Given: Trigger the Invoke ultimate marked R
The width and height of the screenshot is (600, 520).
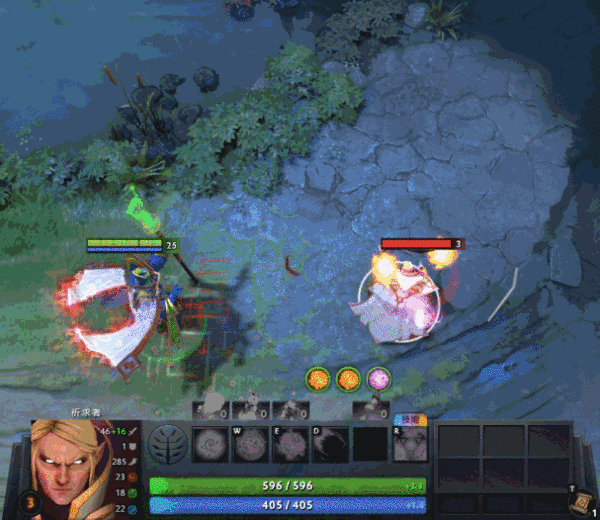Looking at the screenshot, I should [x=410, y=444].
